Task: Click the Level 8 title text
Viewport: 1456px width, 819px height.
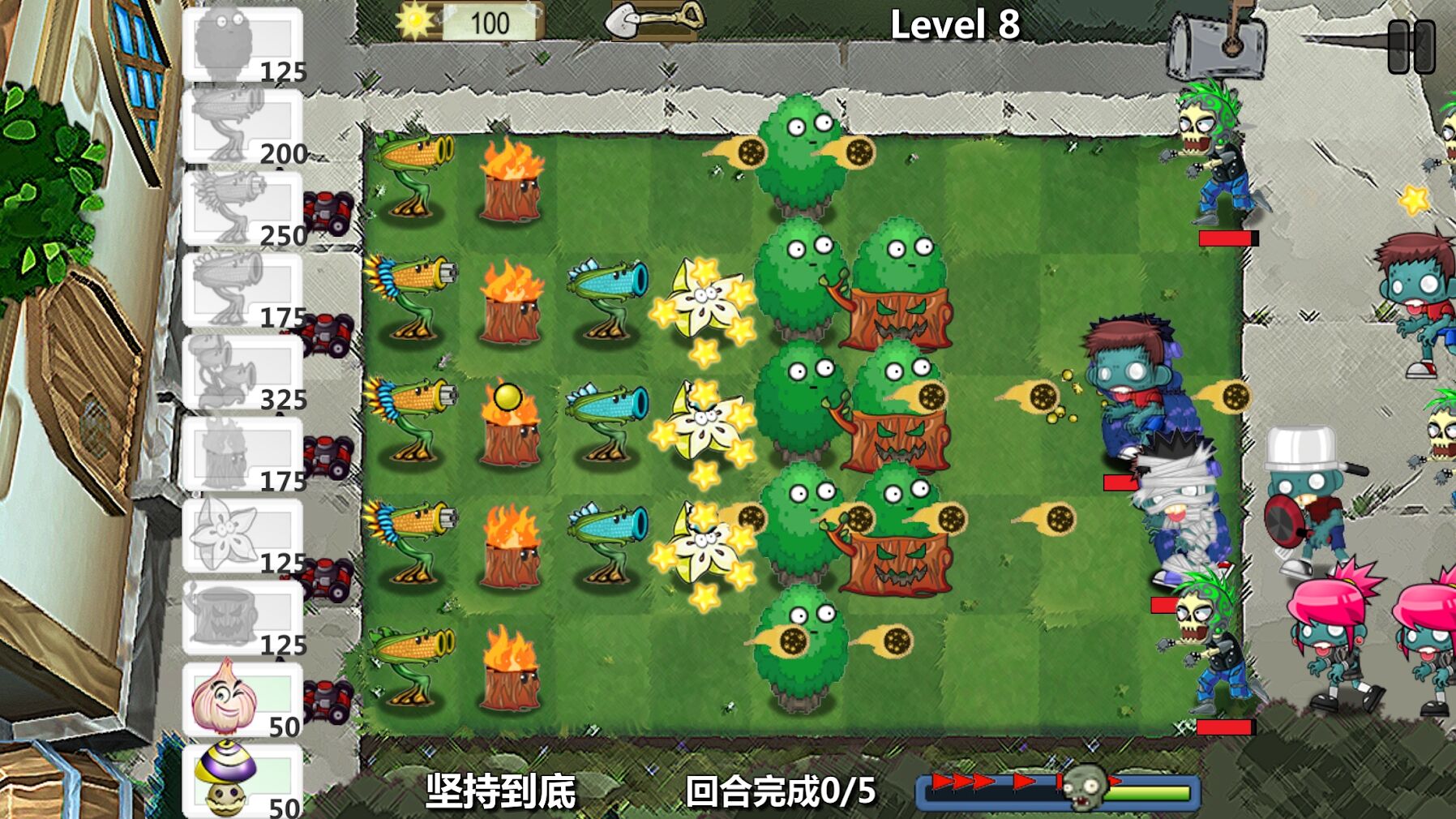Action: tap(957, 24)
